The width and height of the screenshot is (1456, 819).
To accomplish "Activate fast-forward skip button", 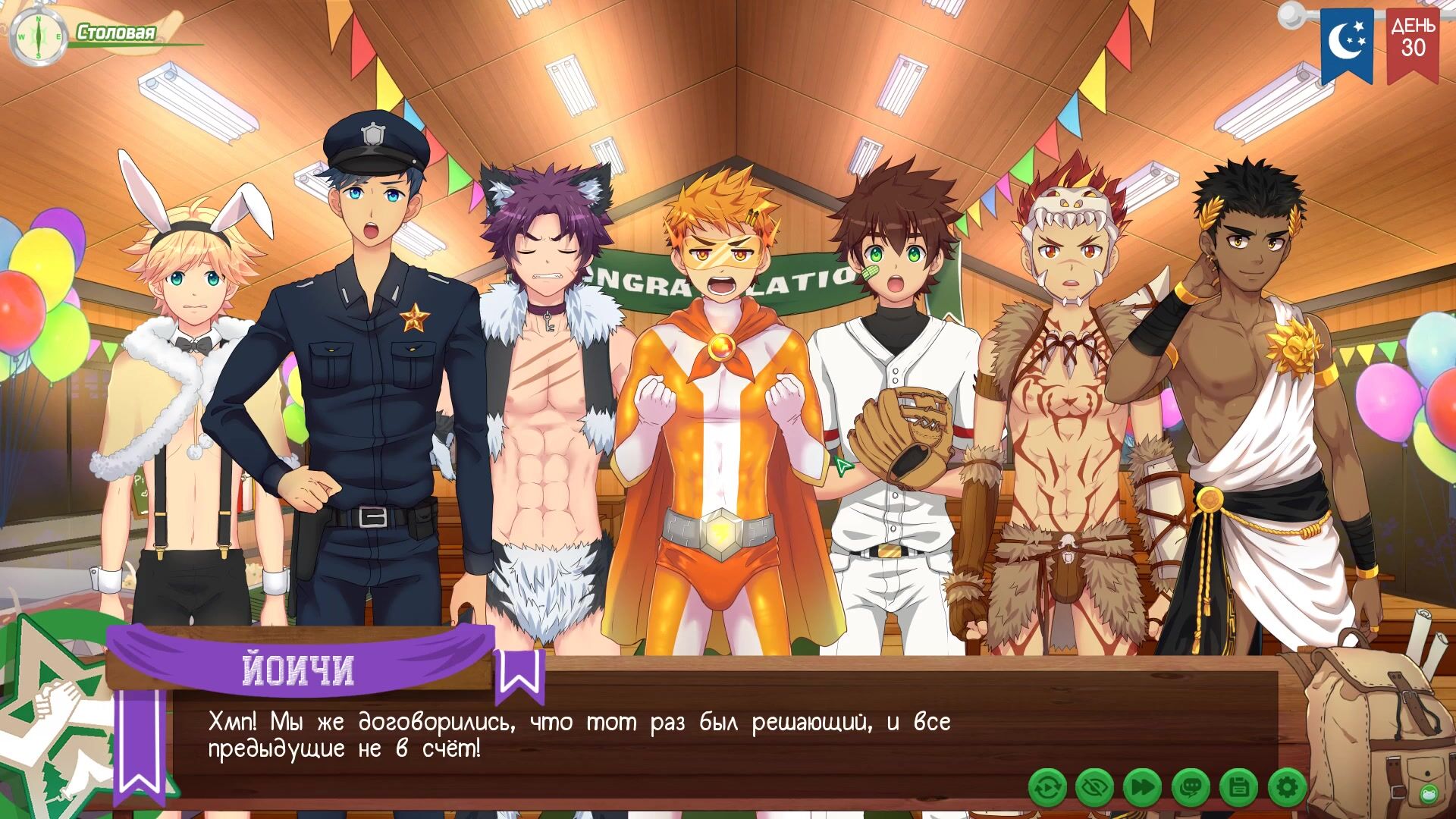I will [x=1142, y=788].
